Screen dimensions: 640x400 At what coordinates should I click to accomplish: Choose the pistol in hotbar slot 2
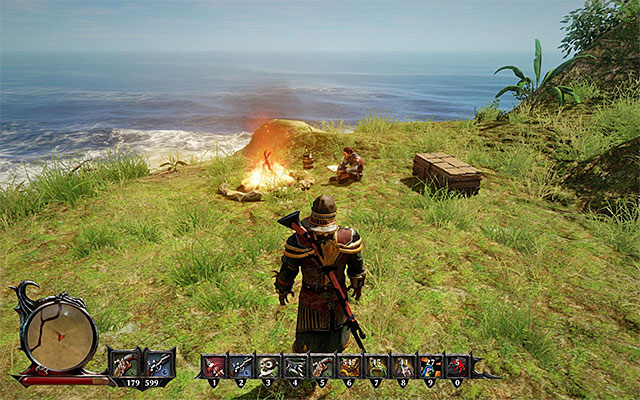pos(241,367)
